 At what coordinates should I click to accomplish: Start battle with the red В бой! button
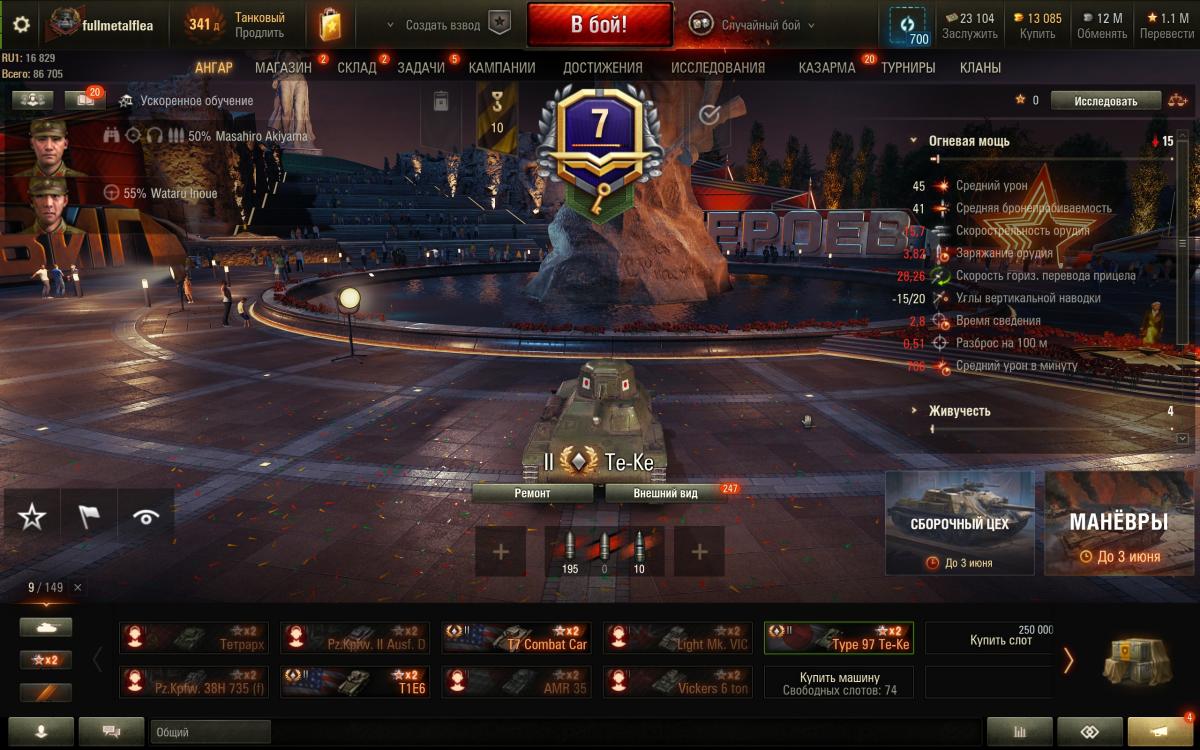pyautogui.click(x=599, y=25)
